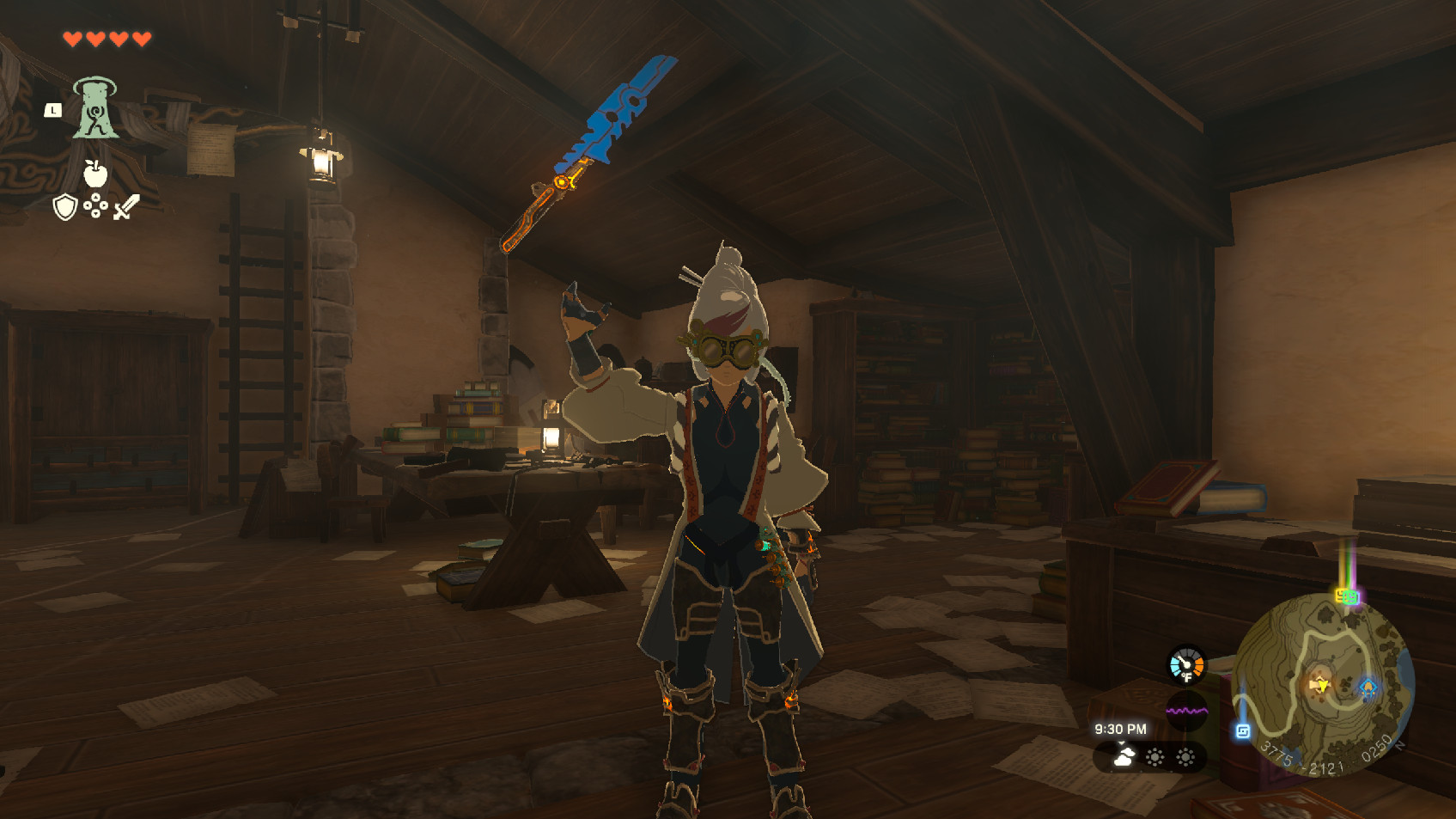This screenshot has height=819, width=1456.
Task: Click the 9:30 PM time display
Action: point(1121,729)
